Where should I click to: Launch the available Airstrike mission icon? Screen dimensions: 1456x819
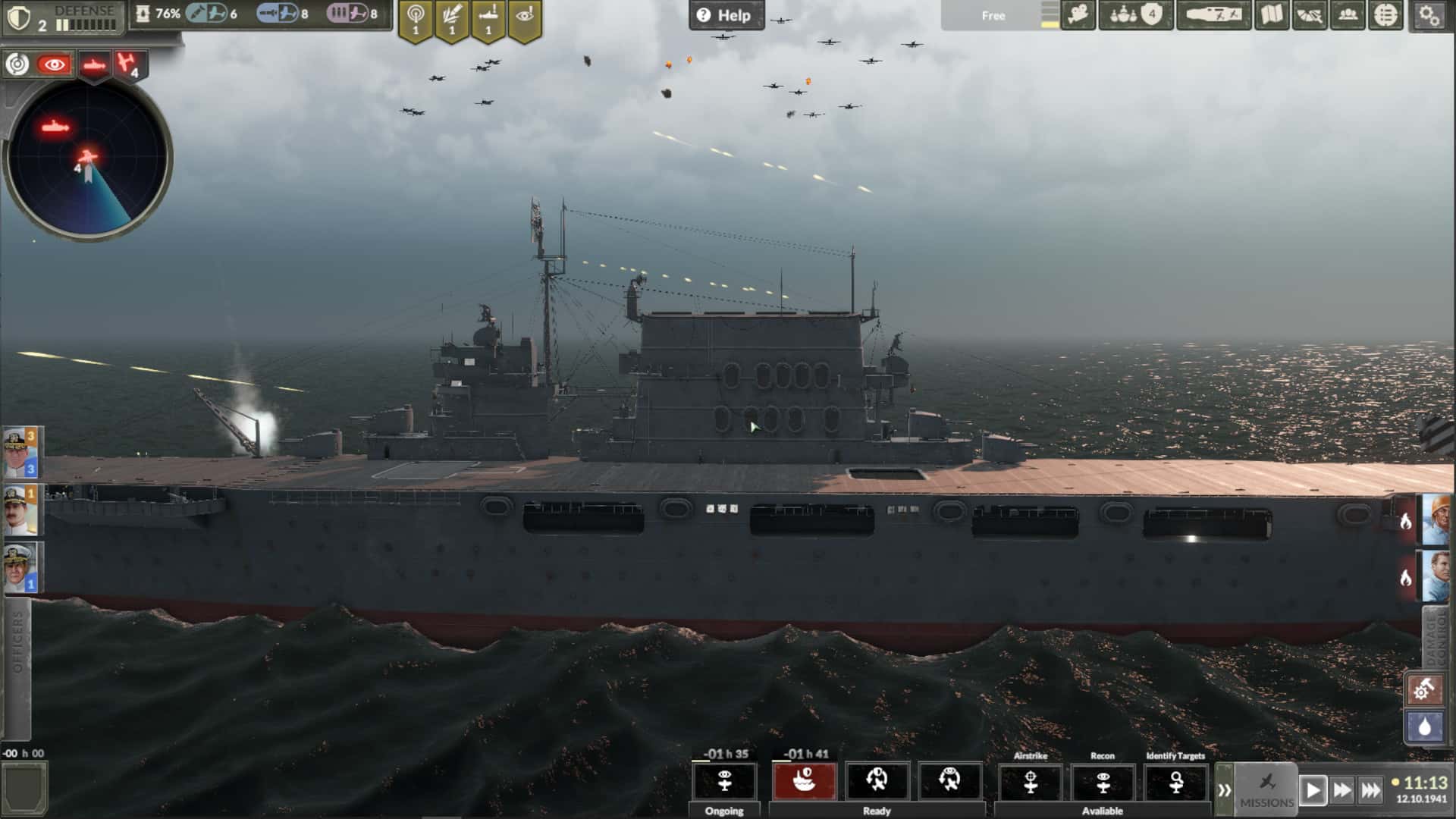click(1031, 783)
